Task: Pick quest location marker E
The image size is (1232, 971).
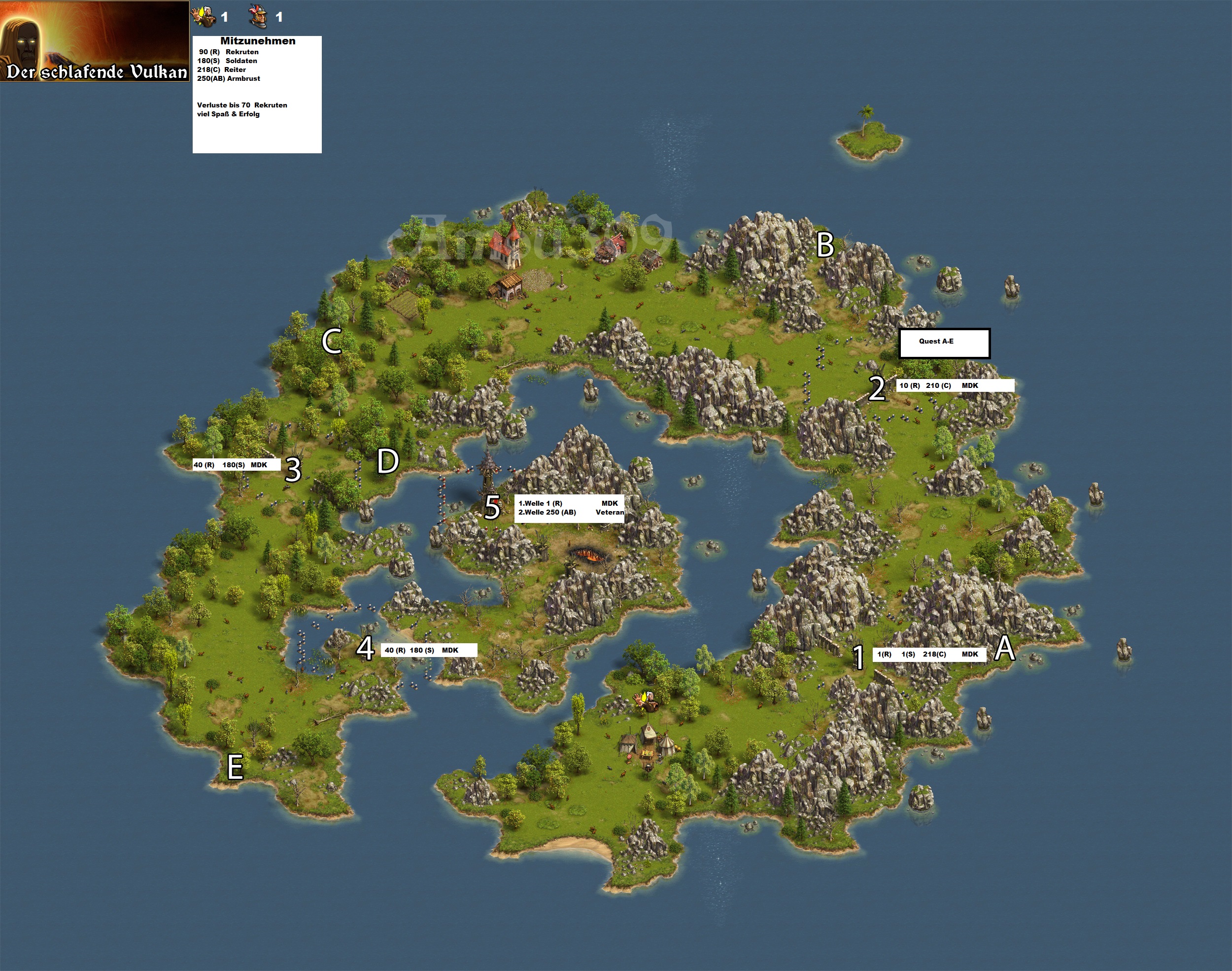Action: point(235,767)
